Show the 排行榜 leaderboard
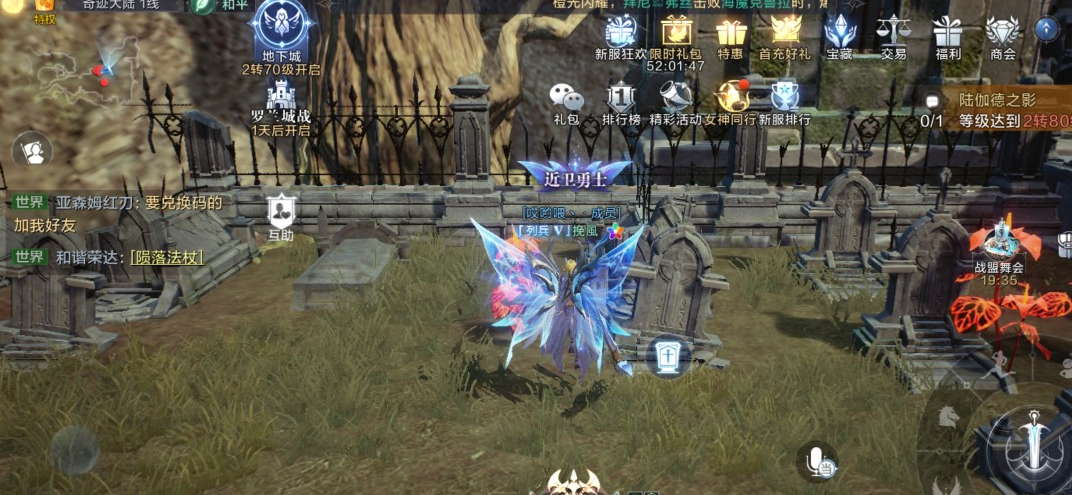This screenshot has width=1072, height=495. (x=621, y=99)
